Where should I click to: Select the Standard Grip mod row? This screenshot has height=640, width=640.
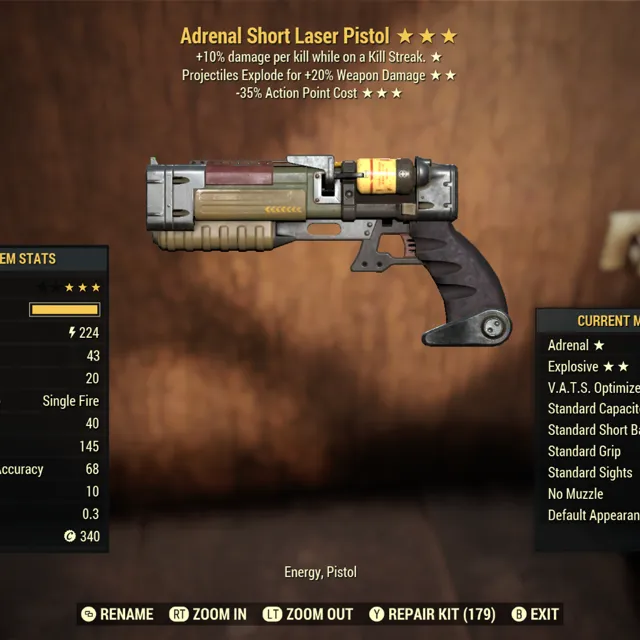click(584, 451)
